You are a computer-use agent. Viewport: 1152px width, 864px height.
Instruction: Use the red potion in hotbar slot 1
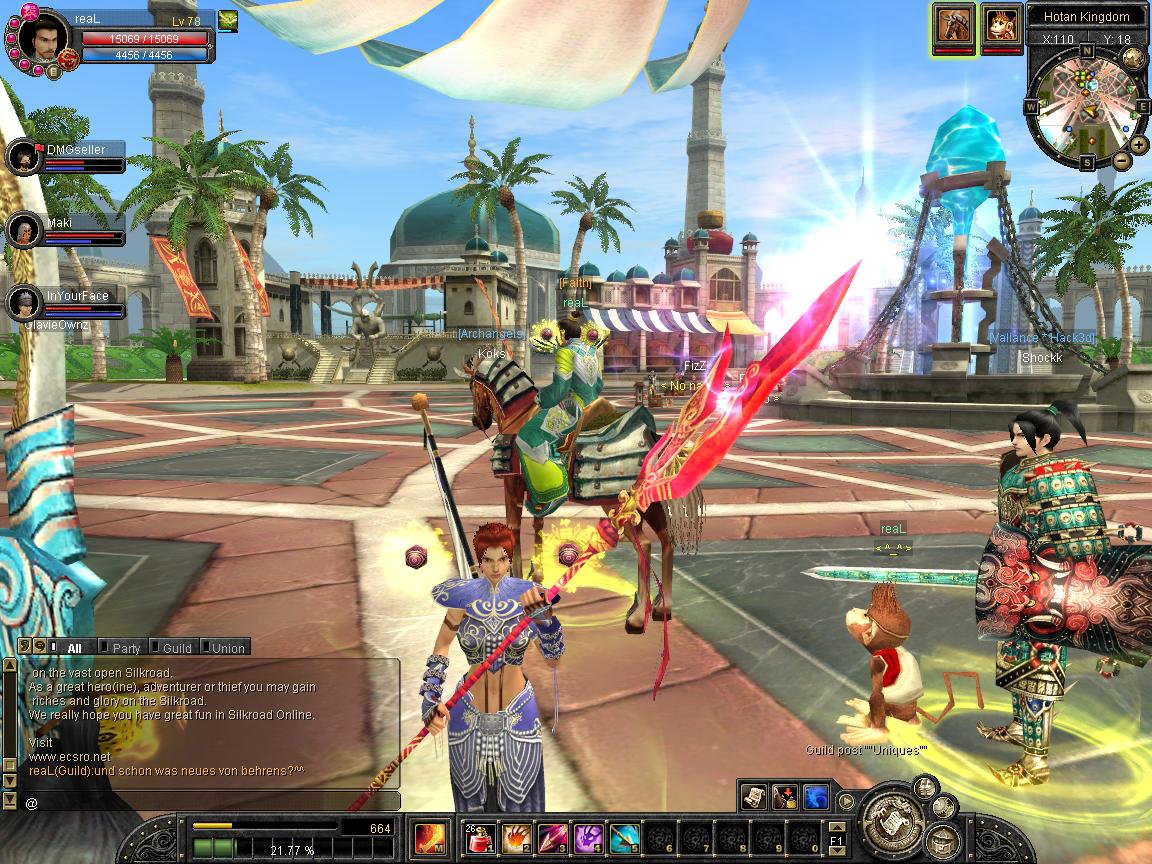click(480, 836)
